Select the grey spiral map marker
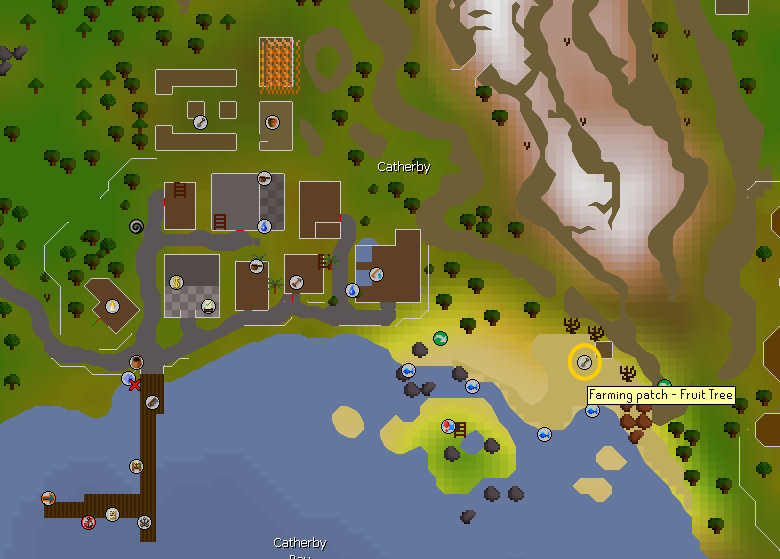The image size is (780, 559). (137, 227)
